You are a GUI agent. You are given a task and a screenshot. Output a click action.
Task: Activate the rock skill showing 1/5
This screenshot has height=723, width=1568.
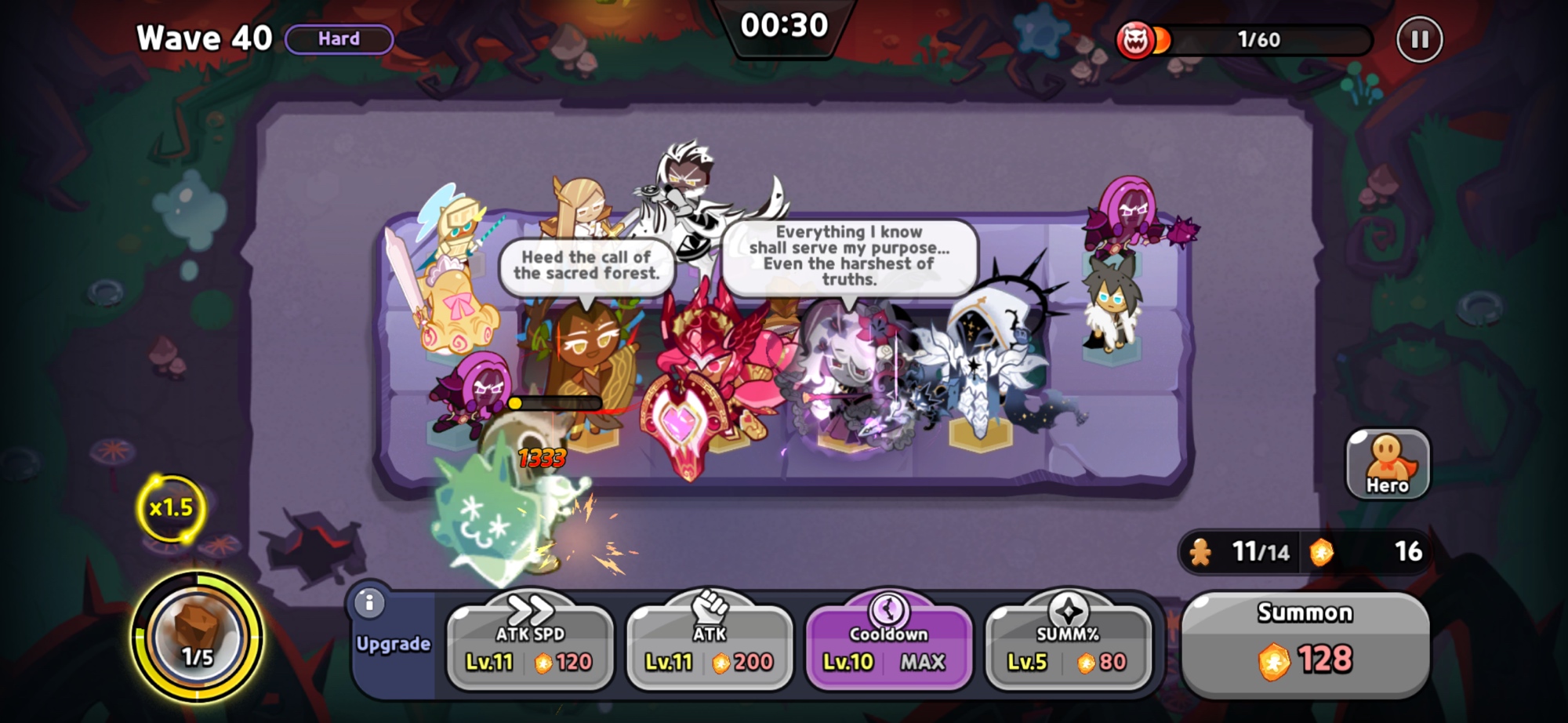198,636
